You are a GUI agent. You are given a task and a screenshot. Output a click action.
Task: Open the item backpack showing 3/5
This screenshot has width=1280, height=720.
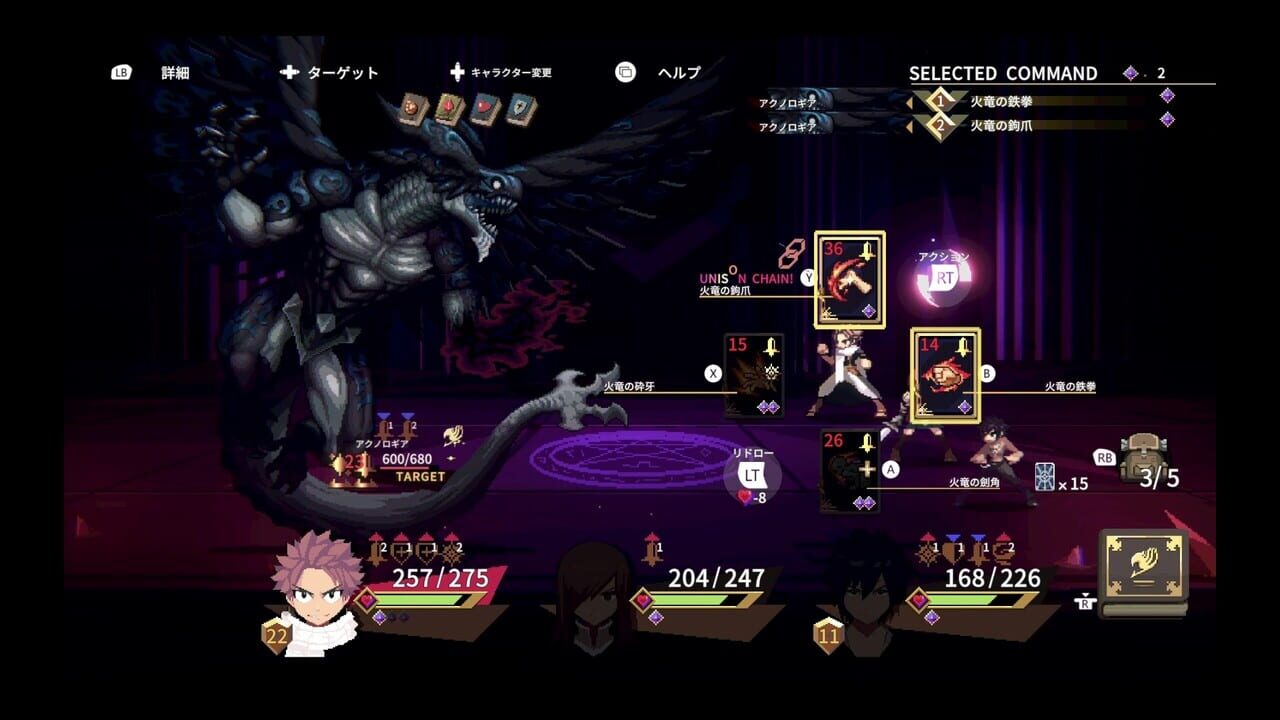pyautogui.click(x=1140, y=460)
